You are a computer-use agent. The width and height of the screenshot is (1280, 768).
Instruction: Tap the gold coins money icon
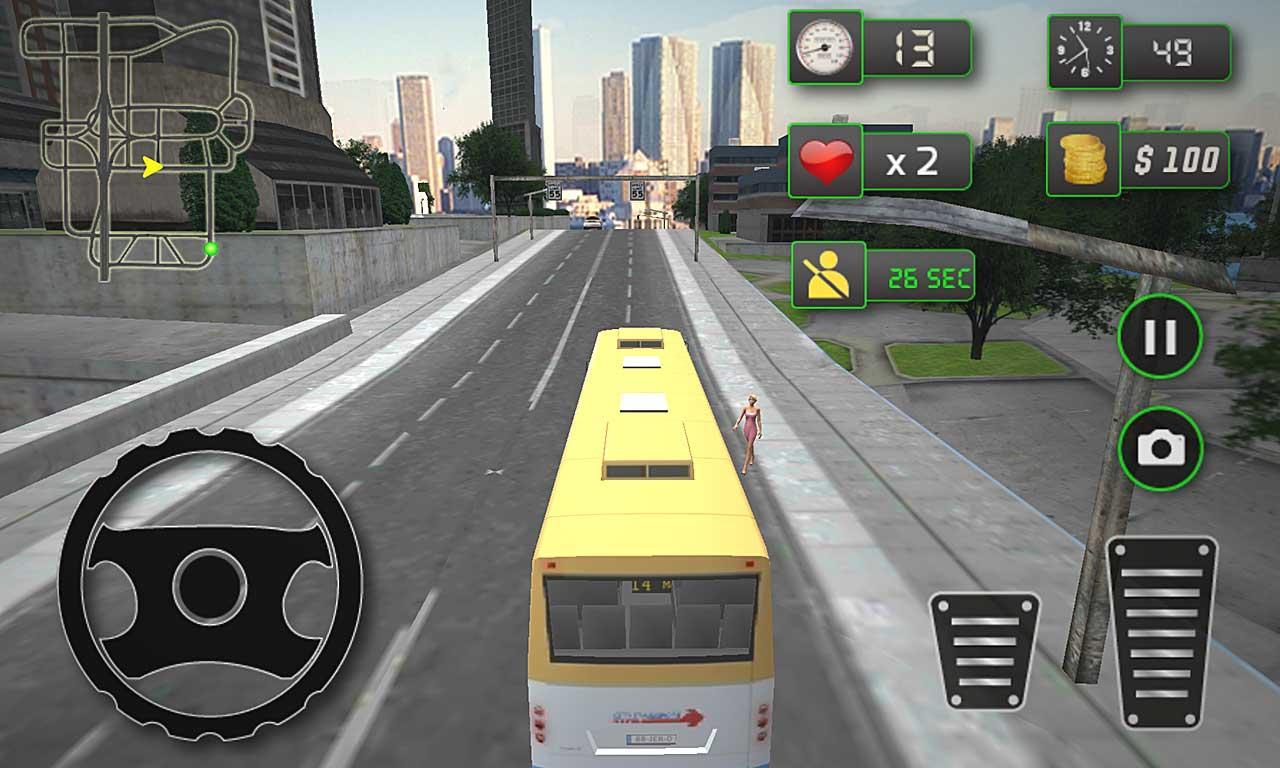click(x=1085, y=158)
